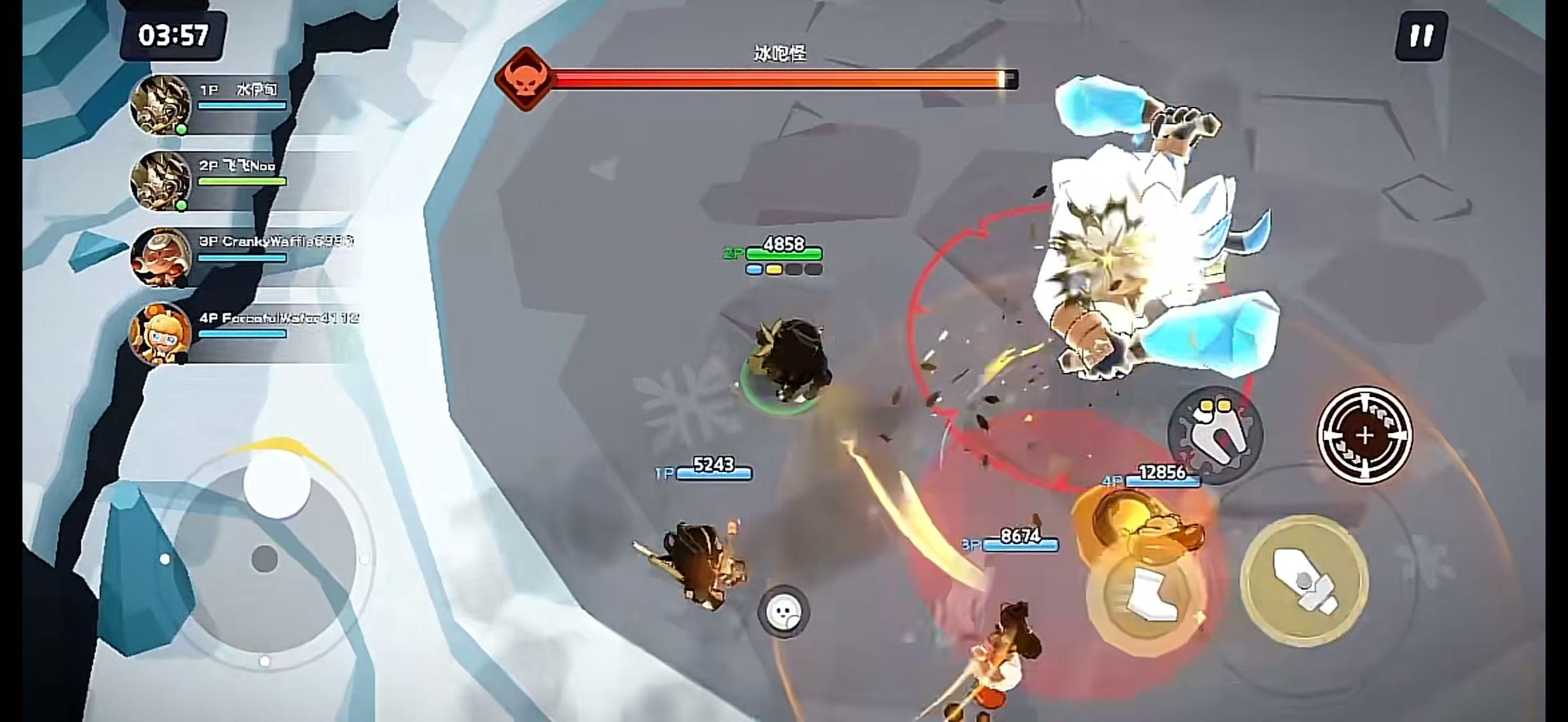
Task: Activate the sword attack button
Action: (x=1304, y=580)
